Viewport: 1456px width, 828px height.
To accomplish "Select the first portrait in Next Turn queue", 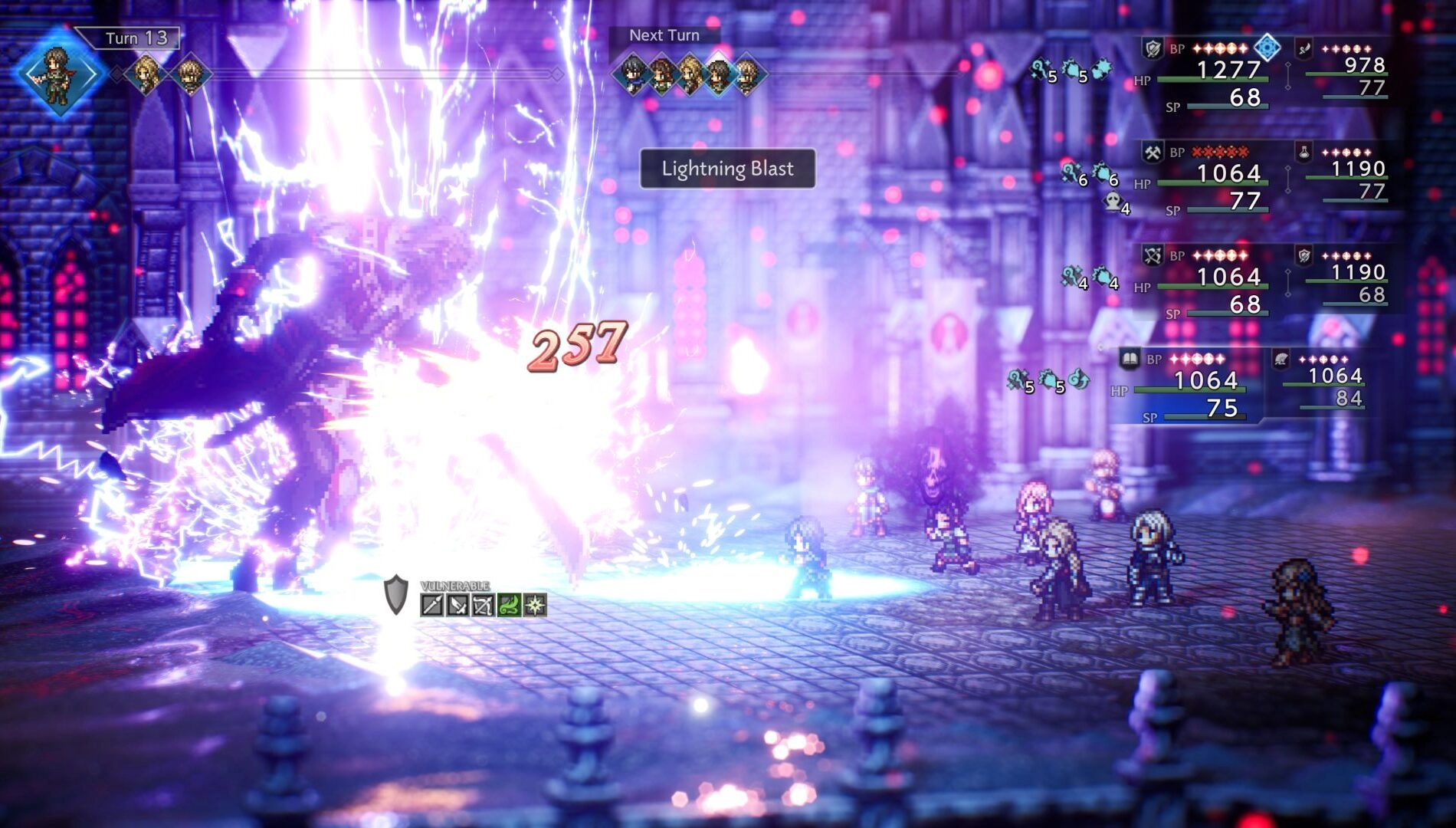I will click(x=631, y=74).
